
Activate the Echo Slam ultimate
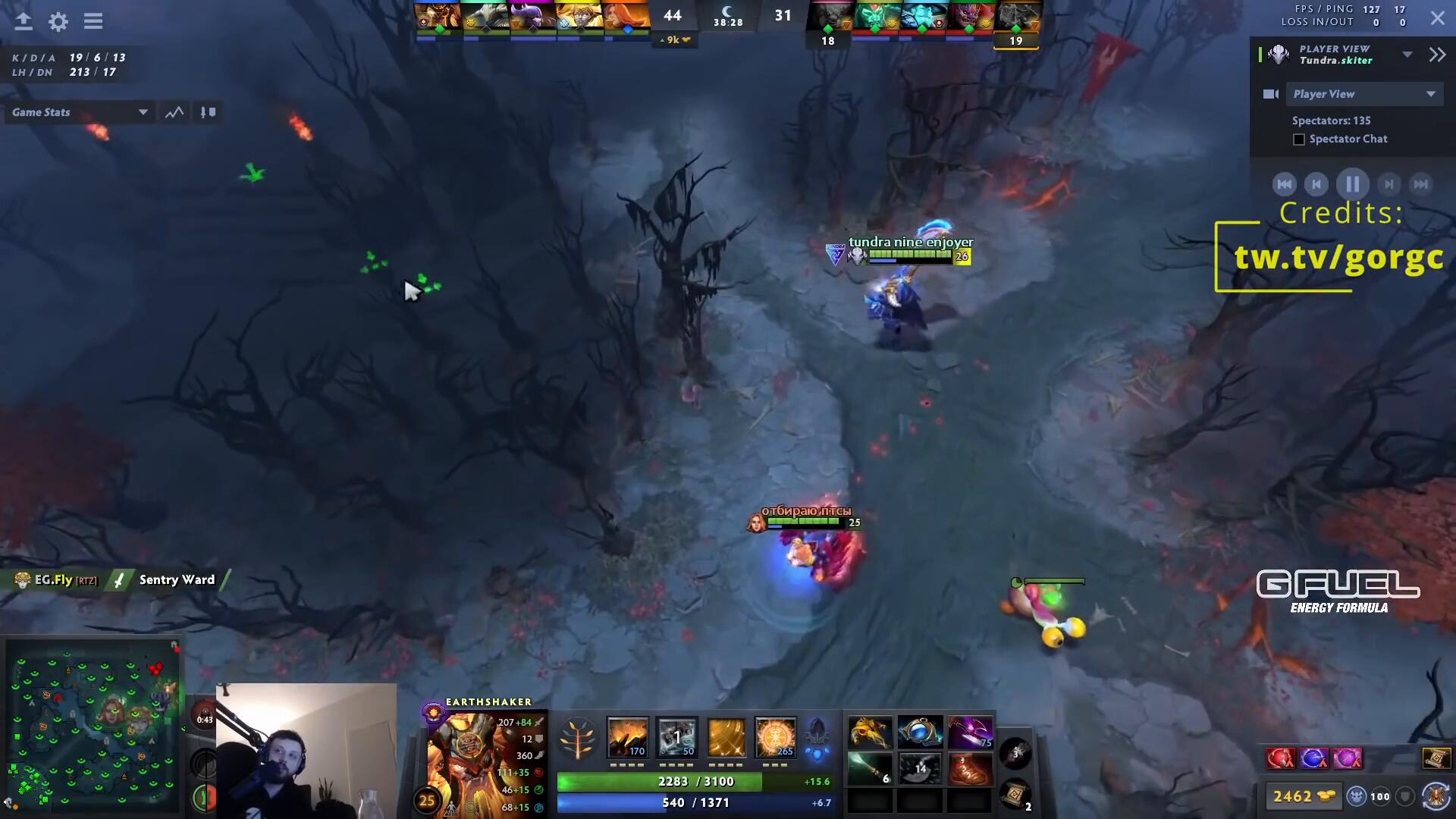pyautogui.click(x=775, y=737)
